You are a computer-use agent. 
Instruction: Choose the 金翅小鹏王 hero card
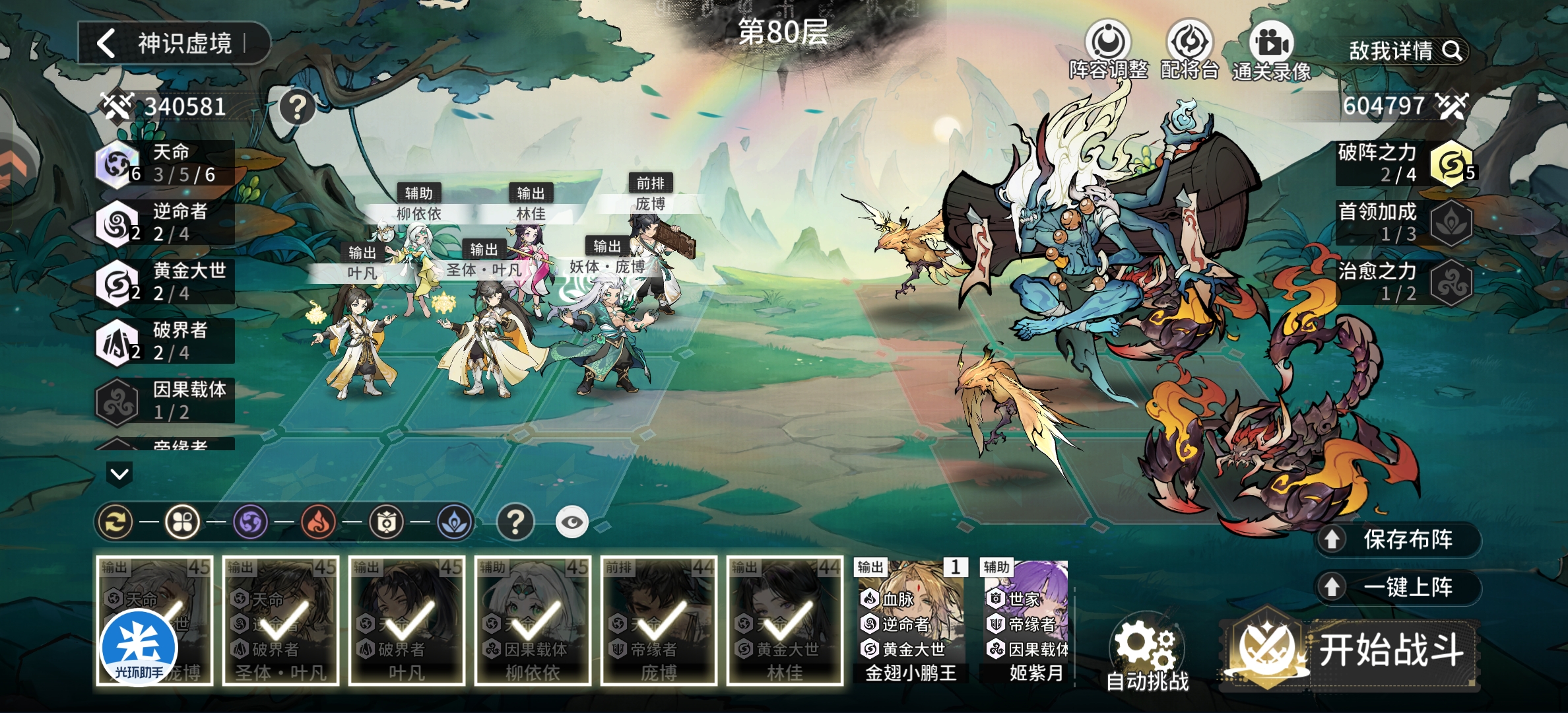(911, 621)
